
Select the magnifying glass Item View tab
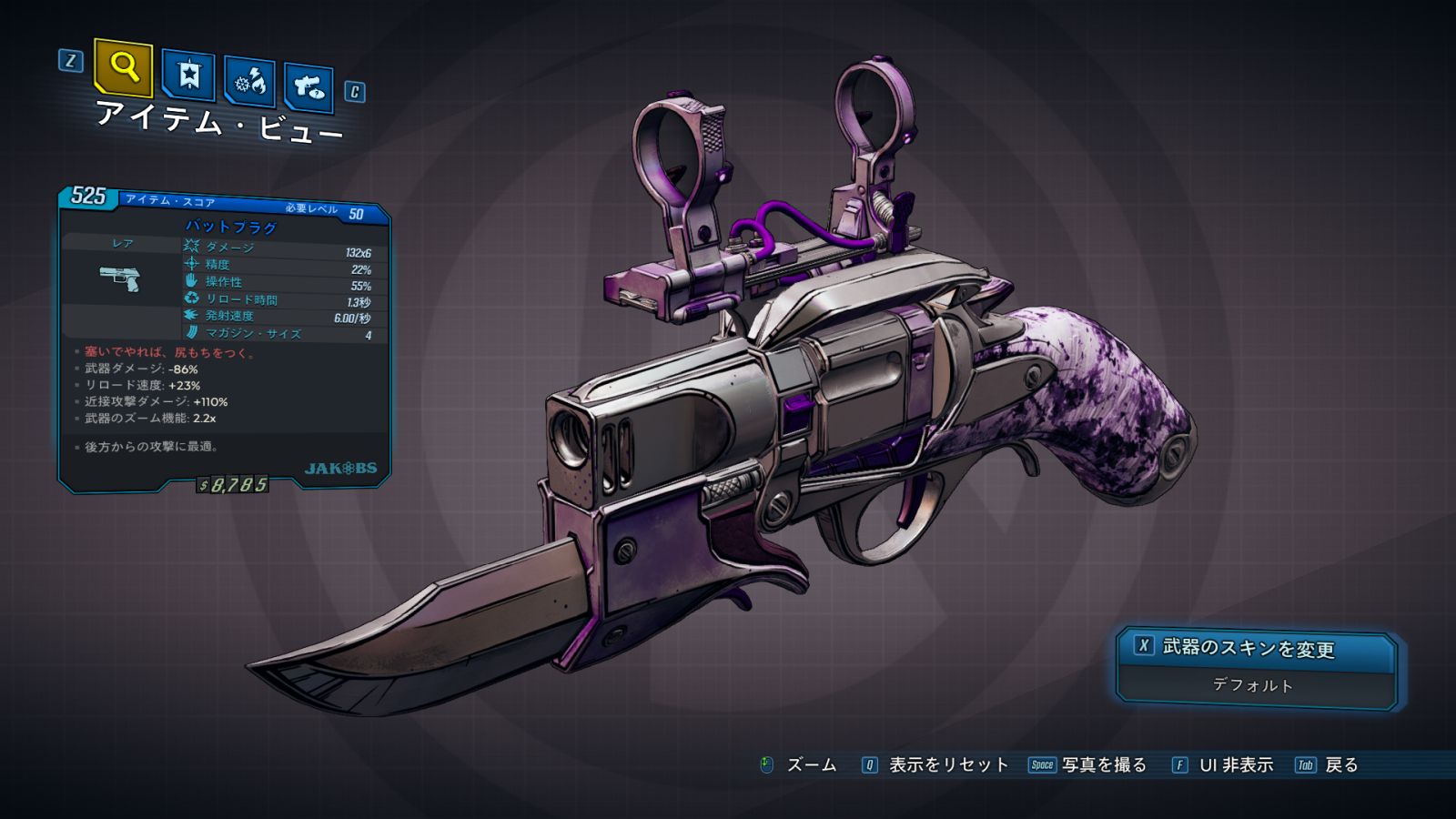click(123, 66)
